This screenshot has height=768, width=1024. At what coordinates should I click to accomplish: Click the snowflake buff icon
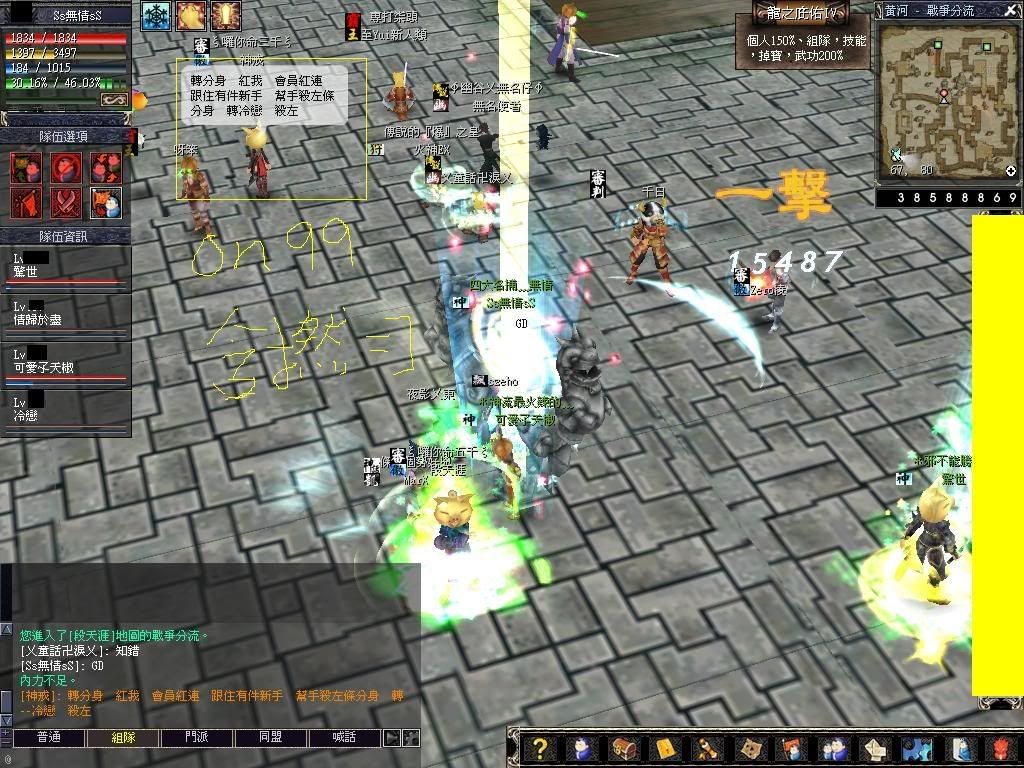(x=156, y=16)
